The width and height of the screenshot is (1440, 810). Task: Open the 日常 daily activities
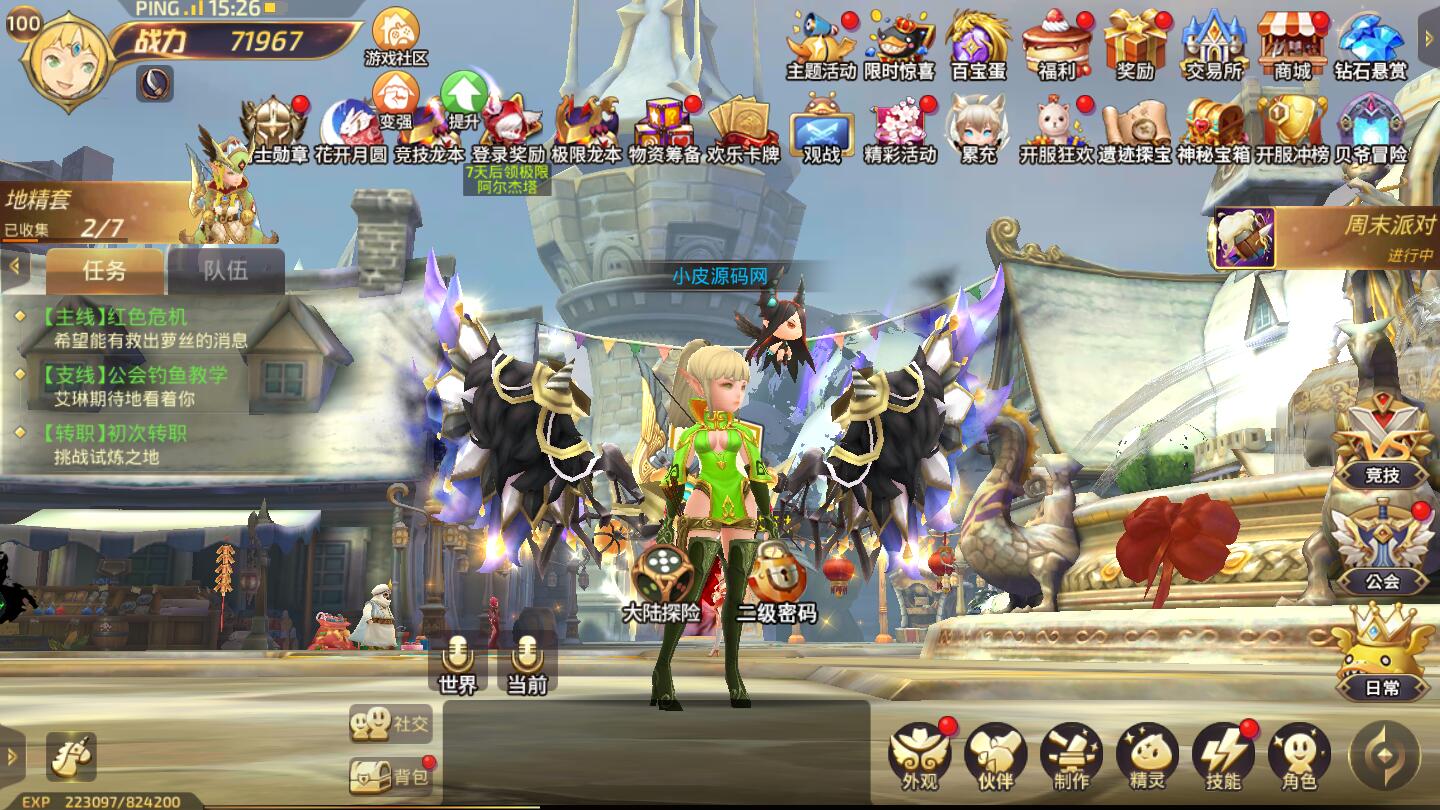pos(1382,654)
